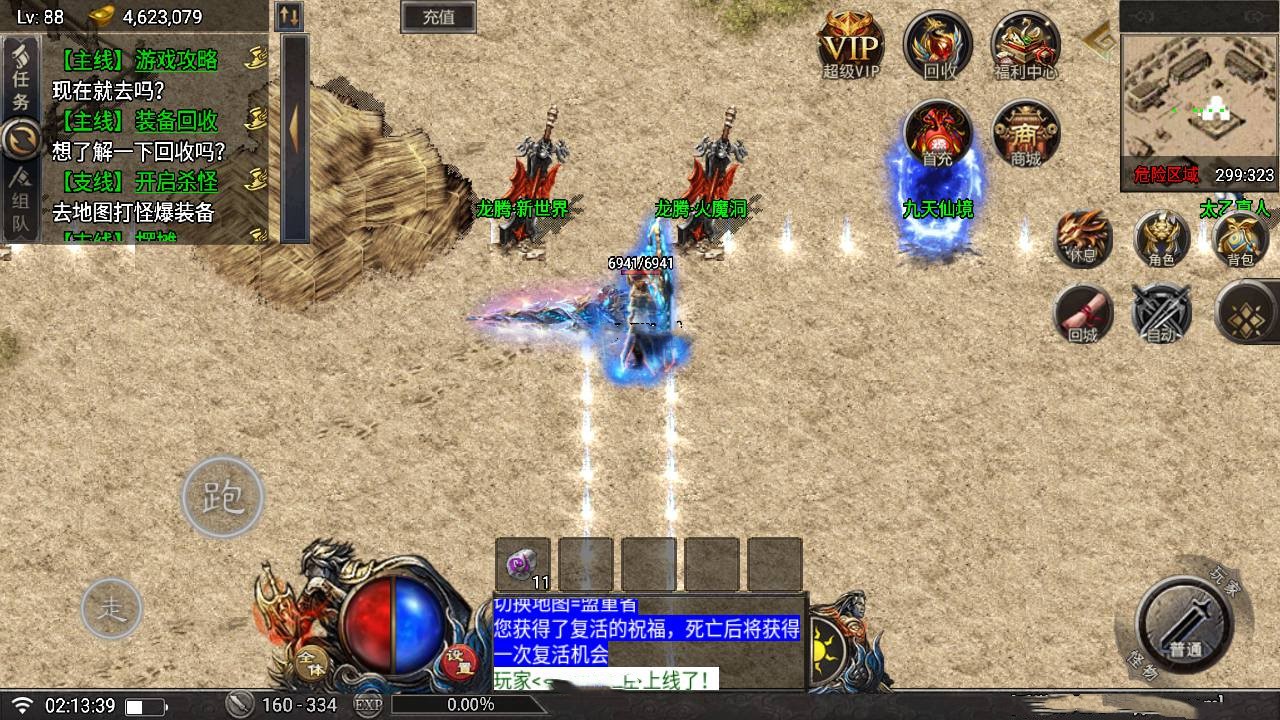Open the 商城 shop
1280x720 pixels.
[1025, 135]
